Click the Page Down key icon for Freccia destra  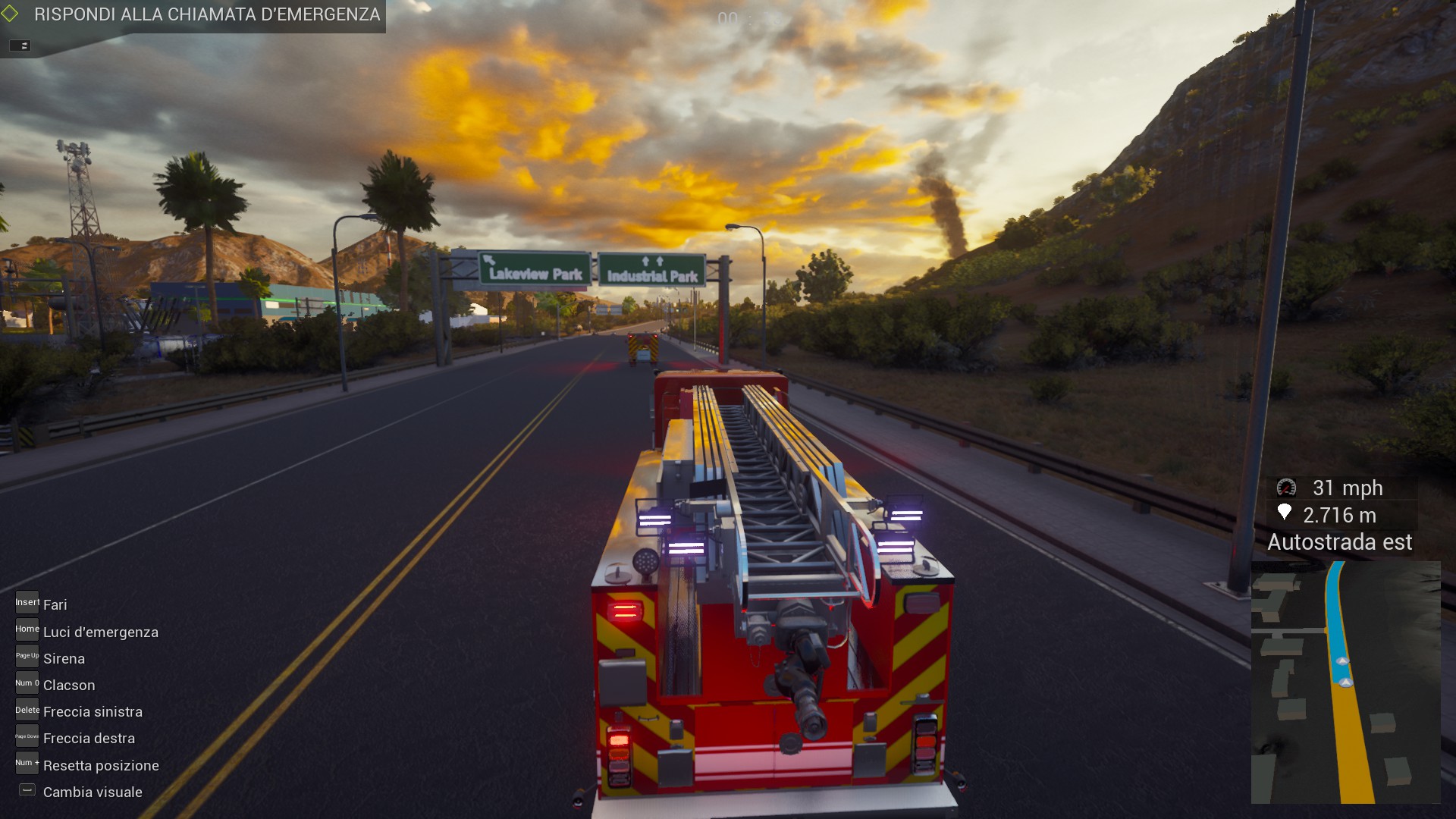27,735
